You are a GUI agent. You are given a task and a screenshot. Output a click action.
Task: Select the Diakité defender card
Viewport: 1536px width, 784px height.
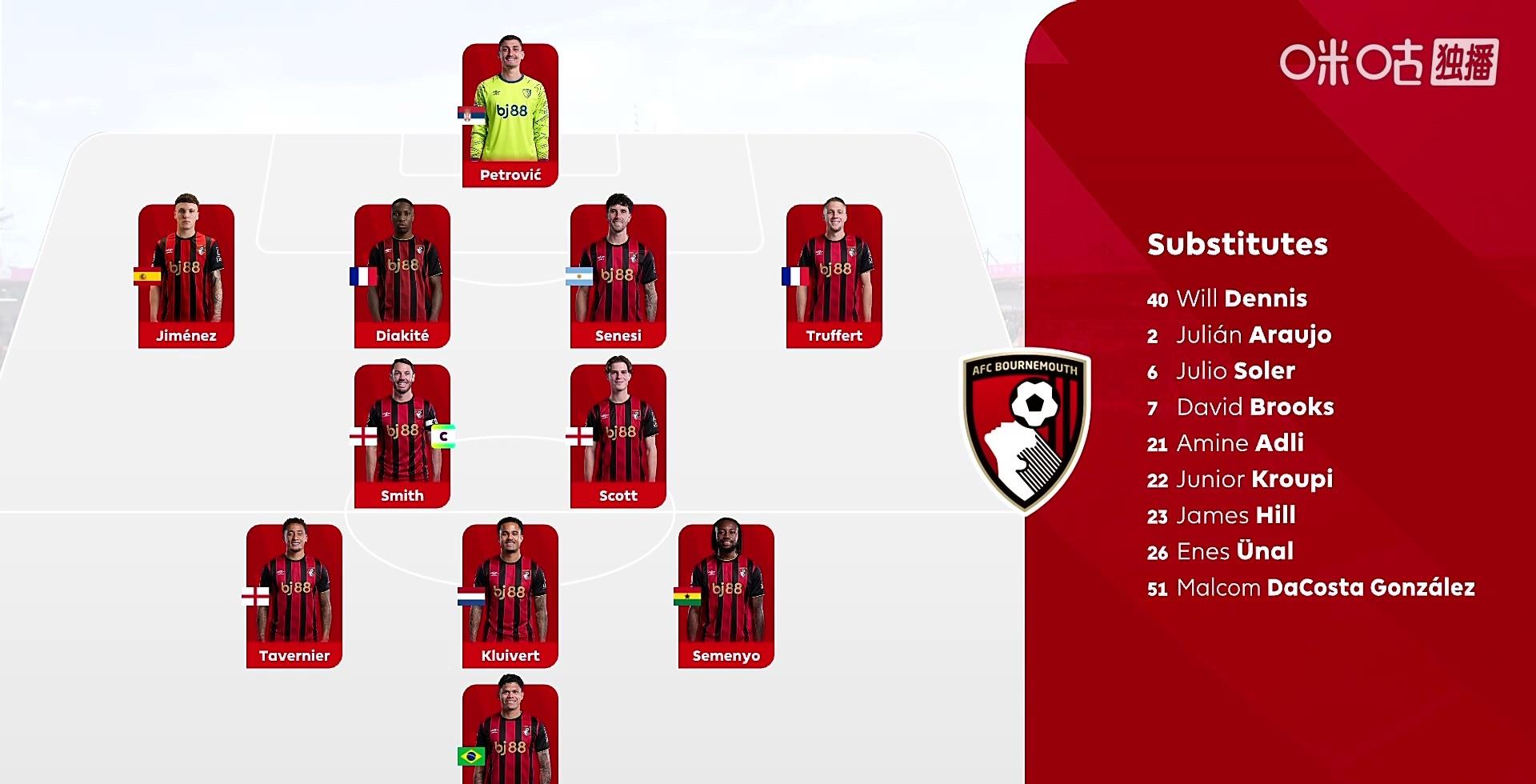coord(402,276)
